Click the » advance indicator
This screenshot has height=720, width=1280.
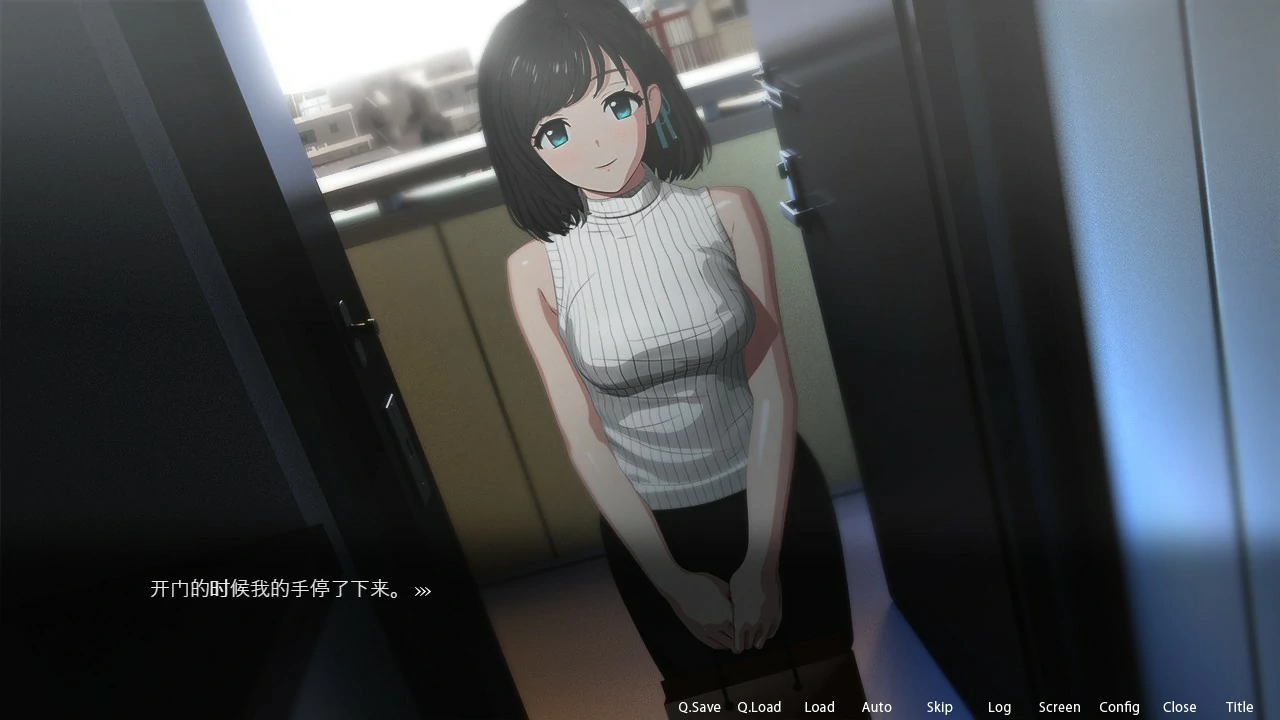[423, 590]
